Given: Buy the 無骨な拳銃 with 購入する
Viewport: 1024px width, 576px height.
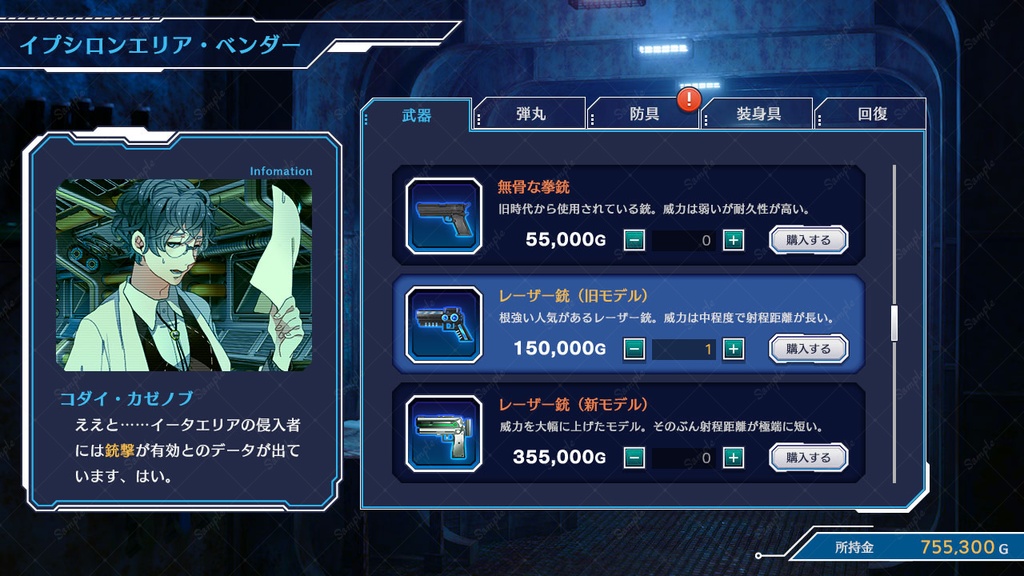Looking at the screenshot, I should click(808, 240).
